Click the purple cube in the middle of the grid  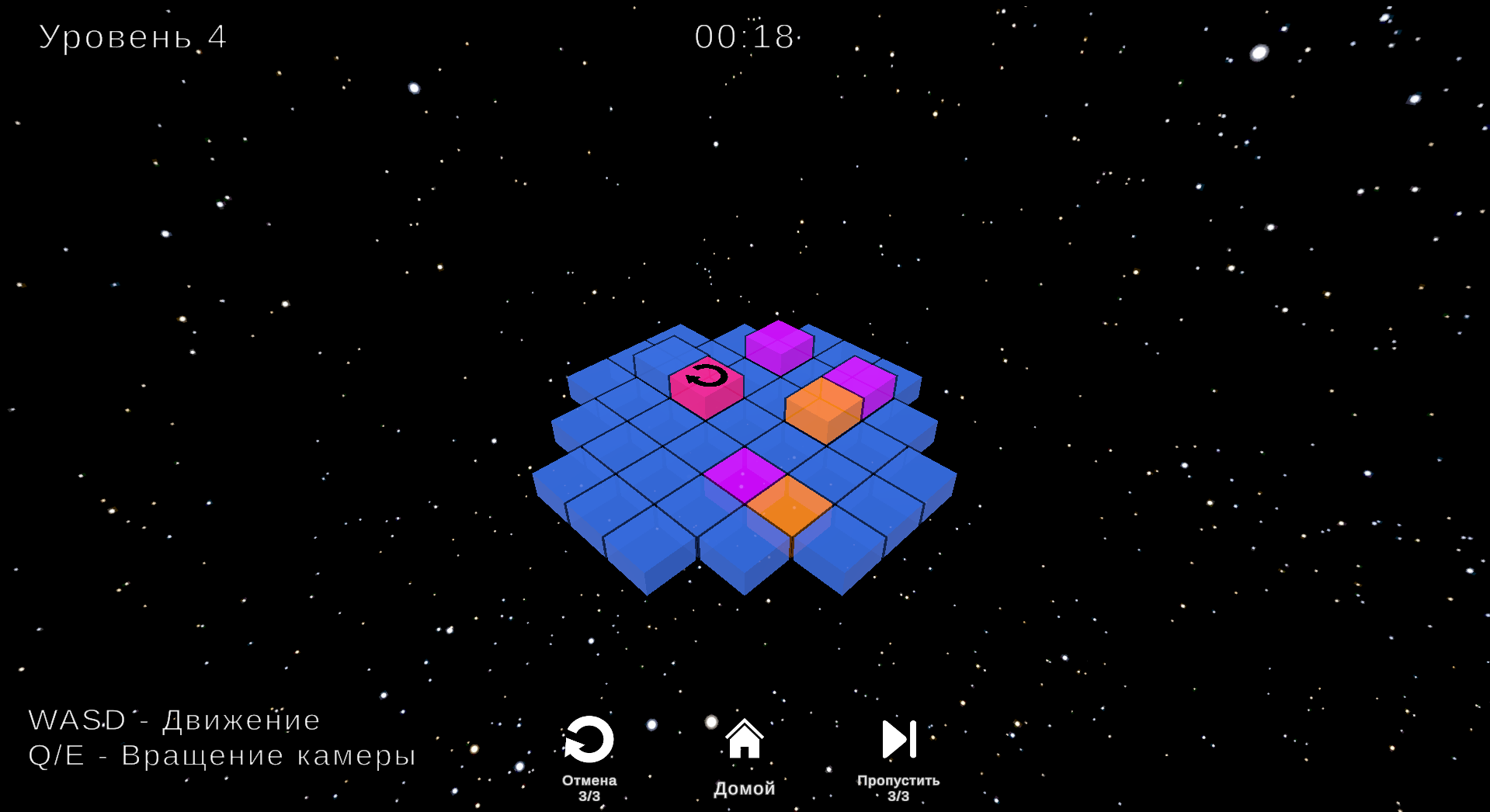pos(742,476)
